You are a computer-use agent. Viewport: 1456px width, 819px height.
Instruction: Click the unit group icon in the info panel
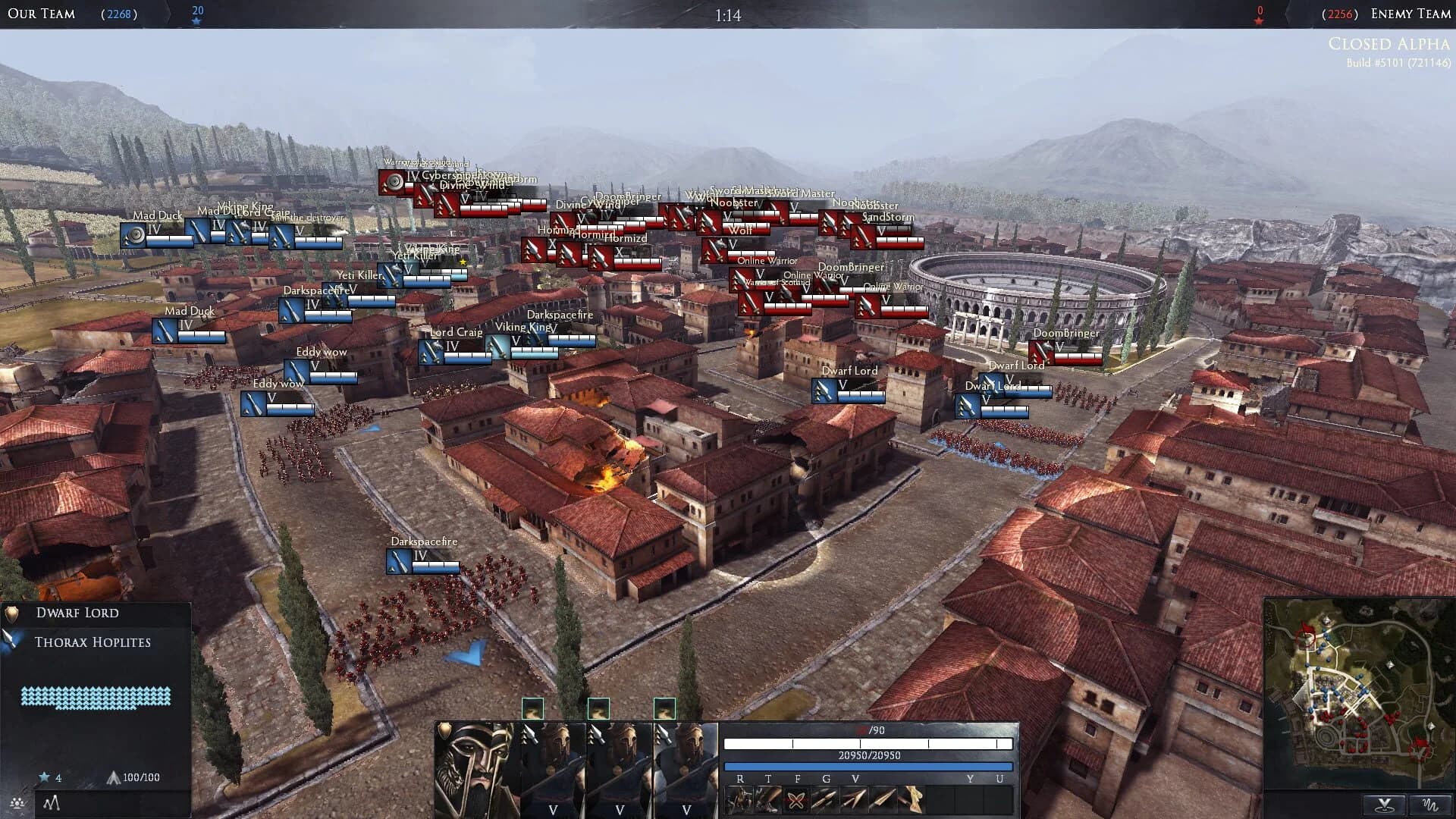(x=17, y=802)
